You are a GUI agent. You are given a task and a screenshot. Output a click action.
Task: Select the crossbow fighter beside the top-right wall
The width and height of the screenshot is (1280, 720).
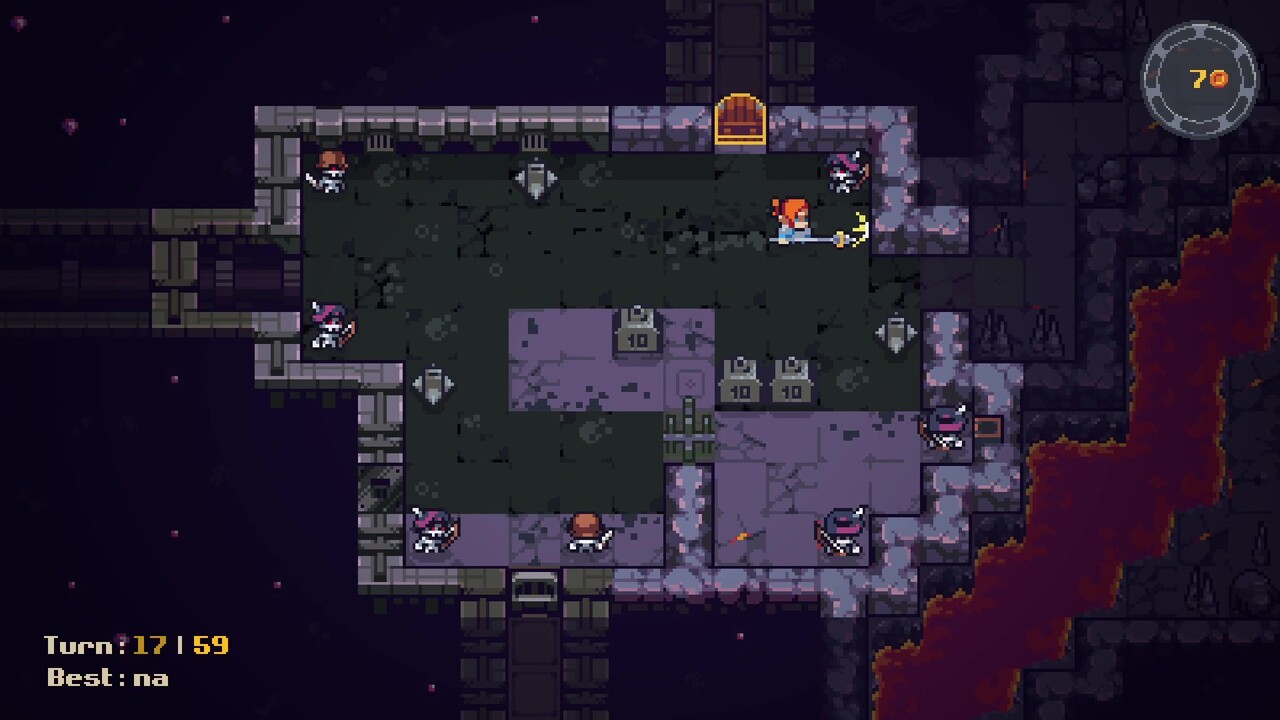point(843,174)
